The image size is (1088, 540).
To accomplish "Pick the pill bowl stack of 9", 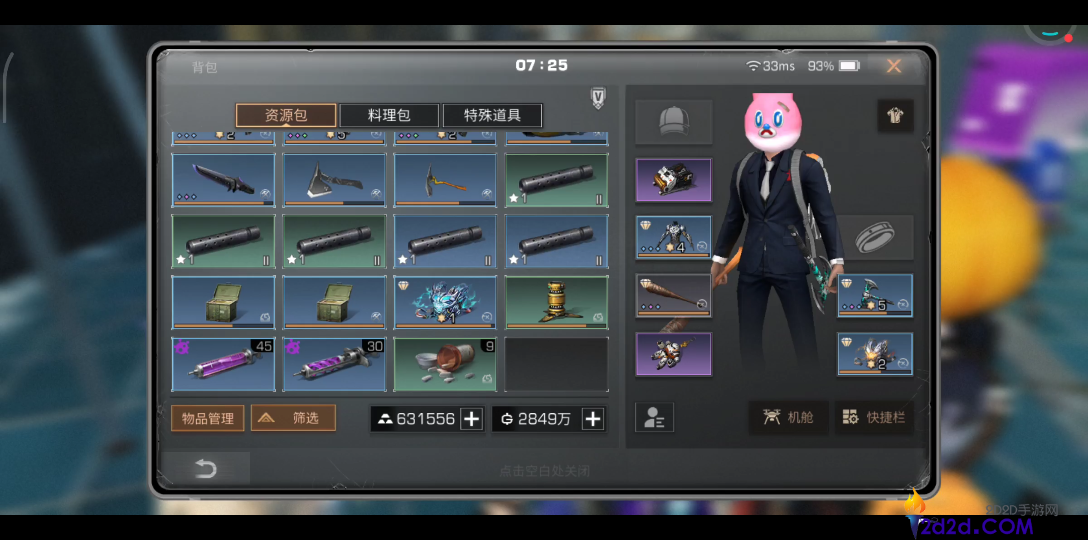I will pos(445,363).
